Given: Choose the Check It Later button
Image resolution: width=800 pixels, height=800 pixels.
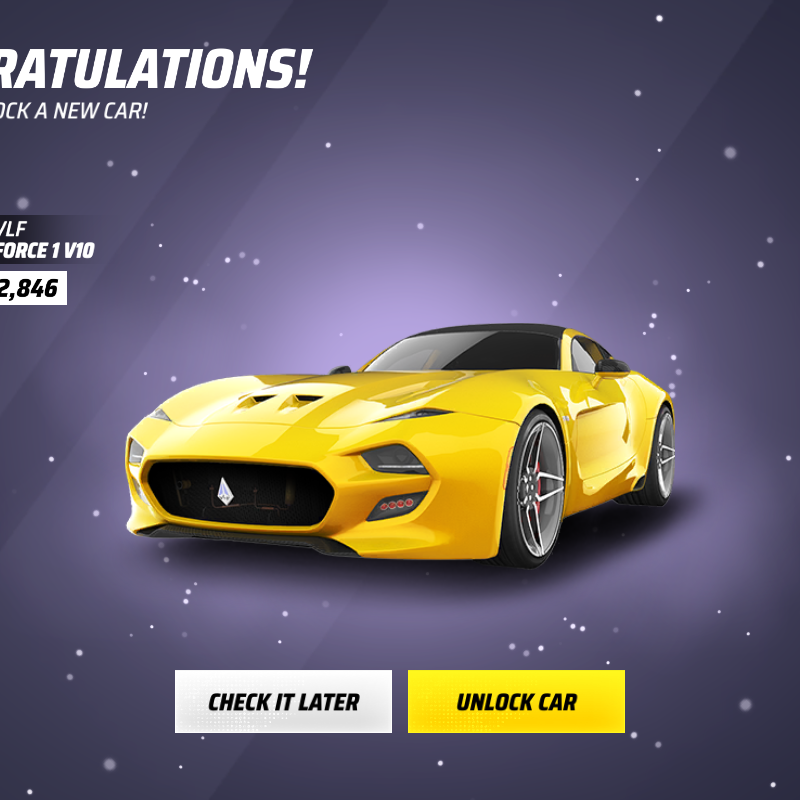Looking at the screenshot, I should pyautogui.click(x=283, y=701).
